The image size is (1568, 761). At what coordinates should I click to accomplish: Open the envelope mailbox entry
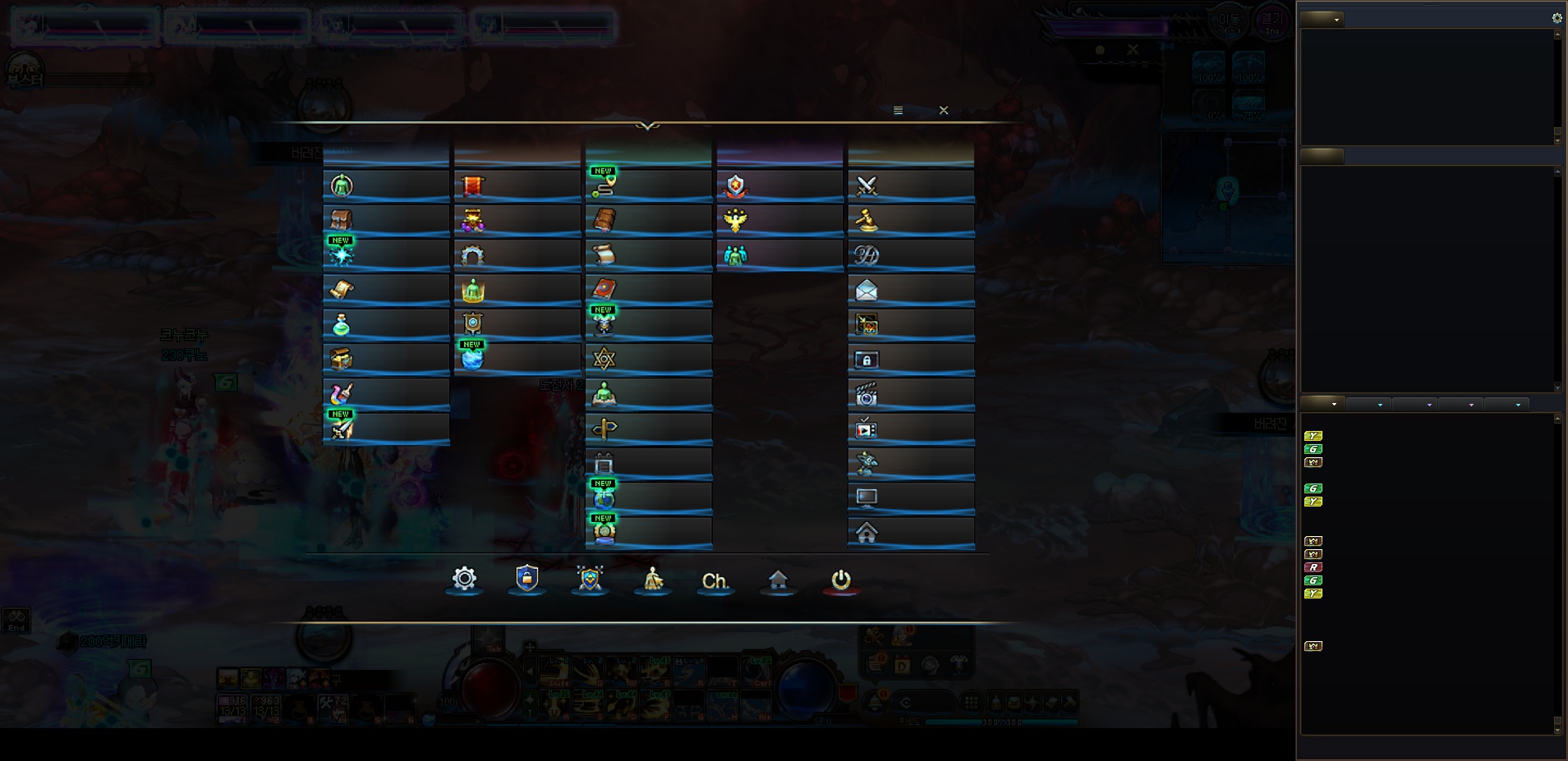coord(910,290)
